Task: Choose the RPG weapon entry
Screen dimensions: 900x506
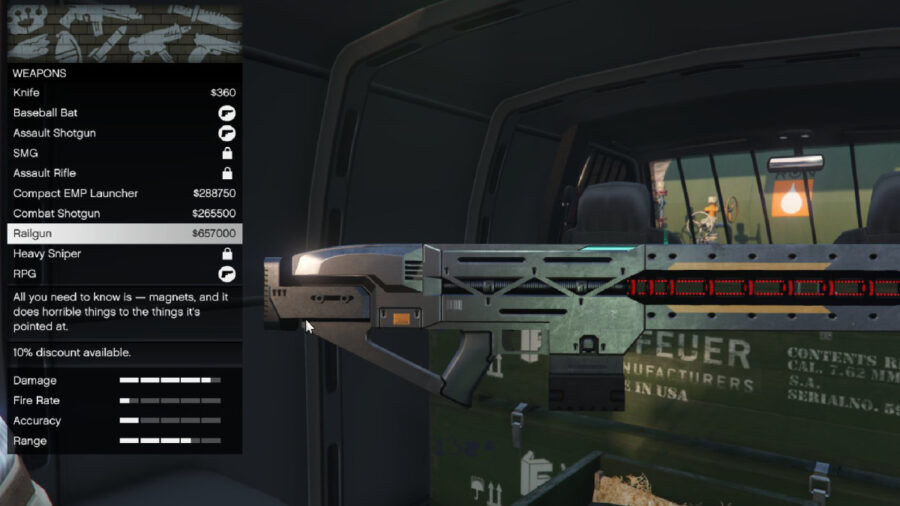Action: 124,273
